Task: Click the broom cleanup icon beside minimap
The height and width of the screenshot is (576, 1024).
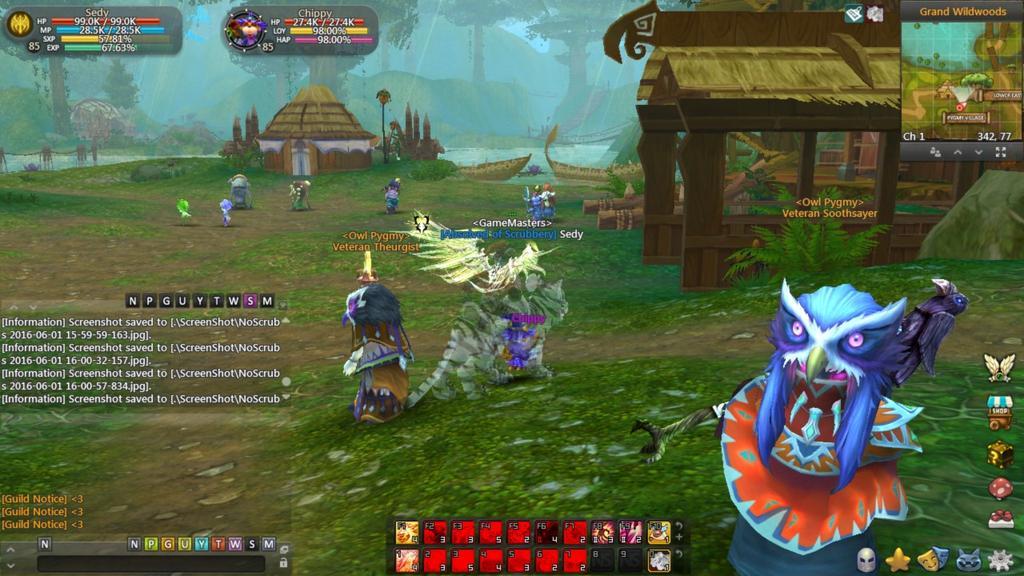Action: 853,14
